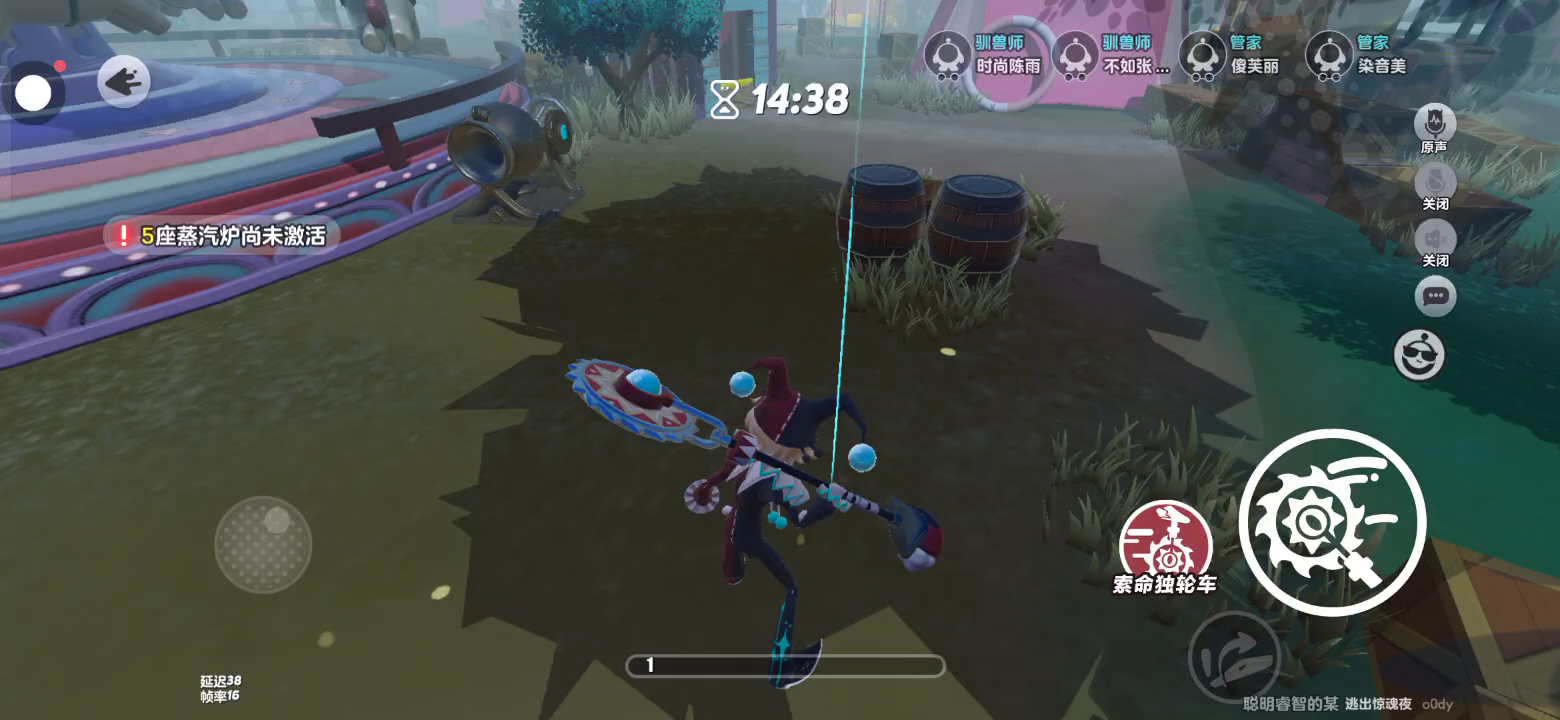Open the 原声 voice changer option
Viewport: 1560px width, 720px height.
tap(1434, 124)
